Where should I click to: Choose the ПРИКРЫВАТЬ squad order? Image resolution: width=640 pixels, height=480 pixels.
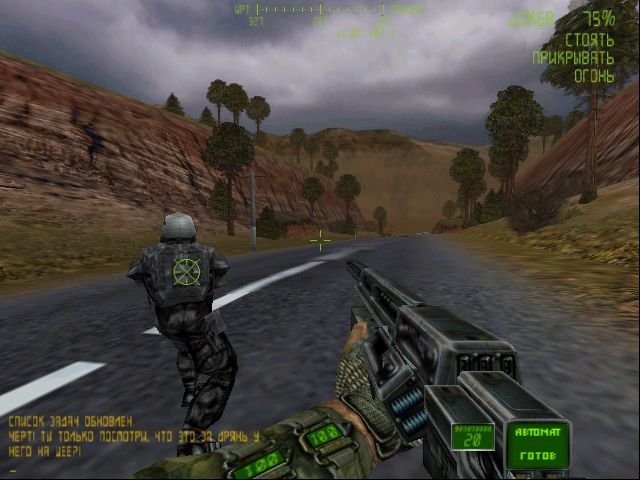click(x=574, y=57)
